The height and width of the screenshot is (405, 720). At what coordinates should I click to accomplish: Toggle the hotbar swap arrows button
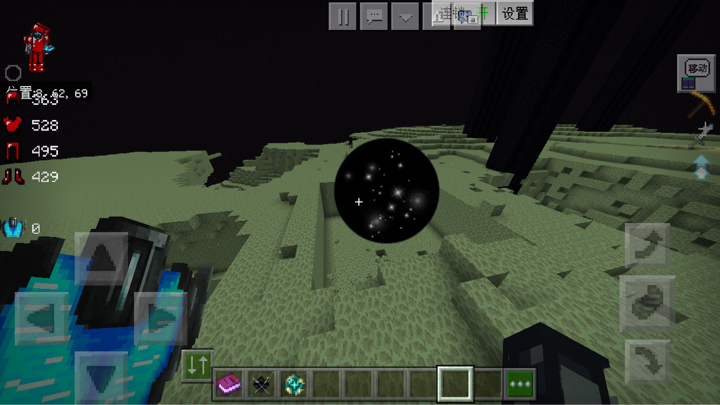[197, 365]
